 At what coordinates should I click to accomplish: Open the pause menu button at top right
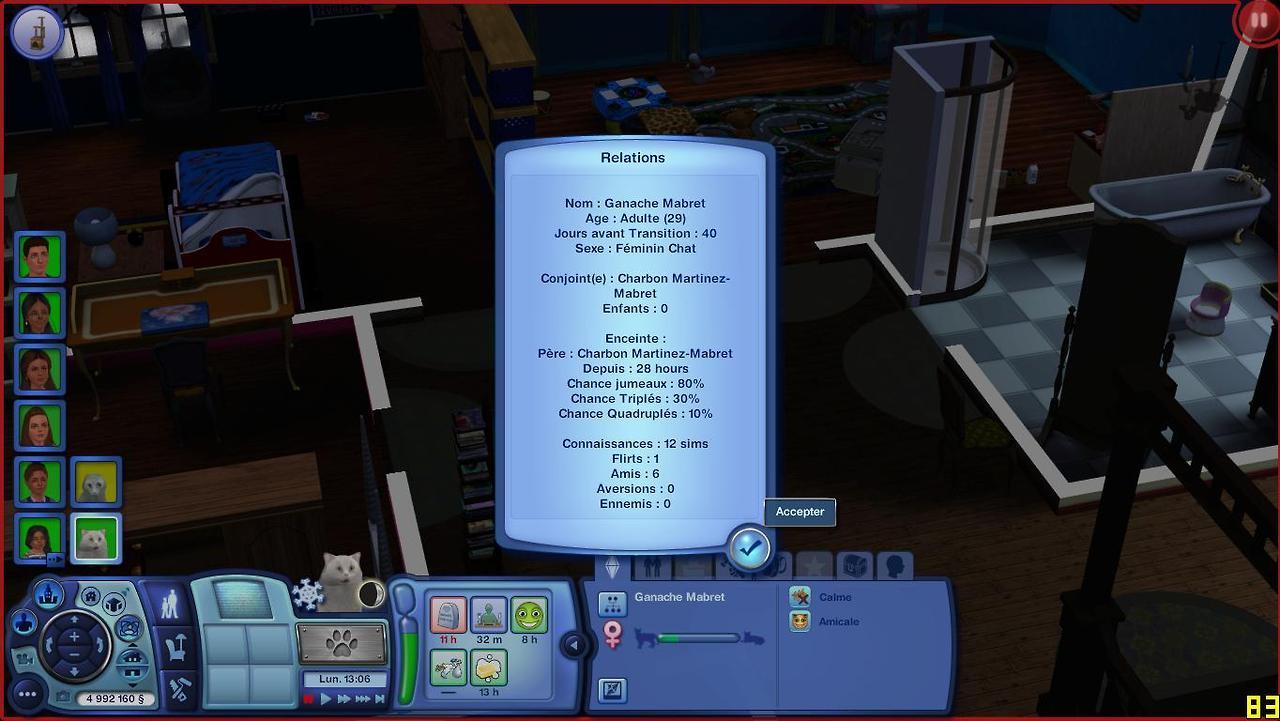(1258, 21)
